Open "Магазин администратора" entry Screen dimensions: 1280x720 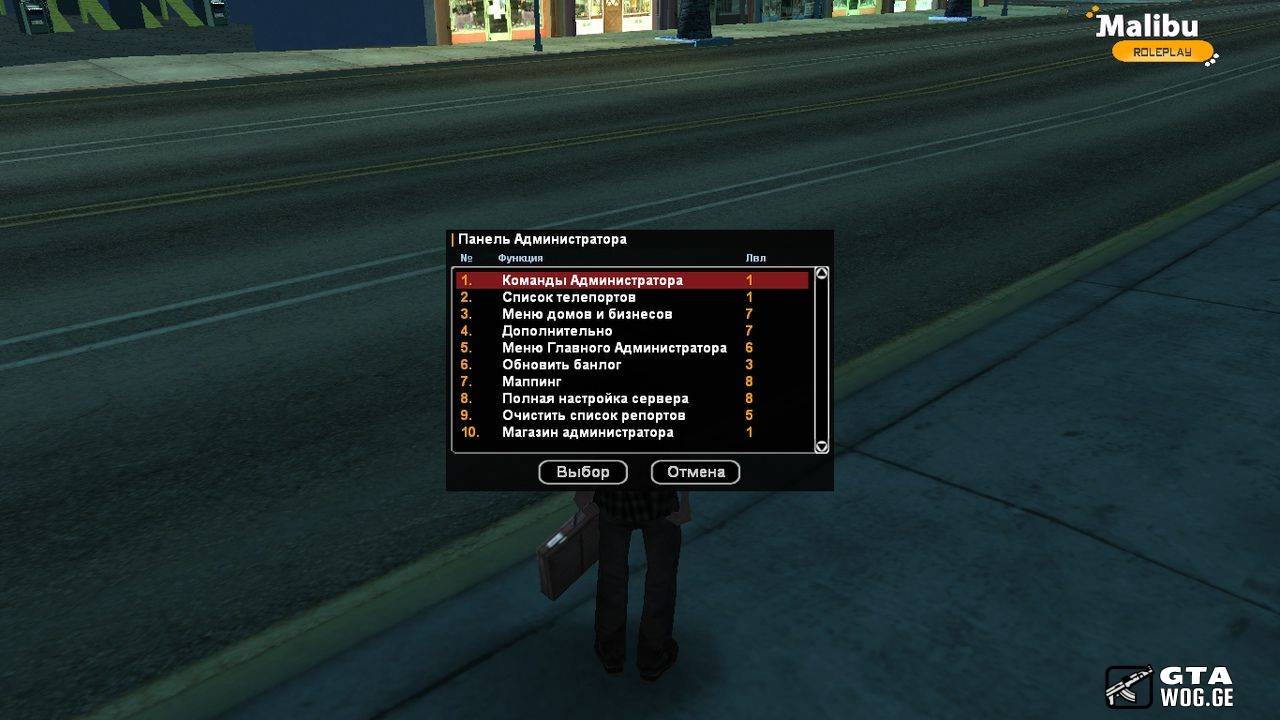point(588,432)
